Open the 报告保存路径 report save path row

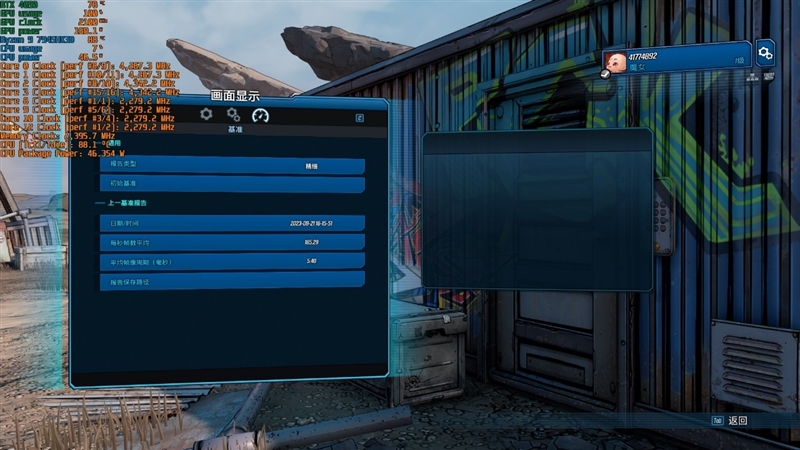[232, 282]
